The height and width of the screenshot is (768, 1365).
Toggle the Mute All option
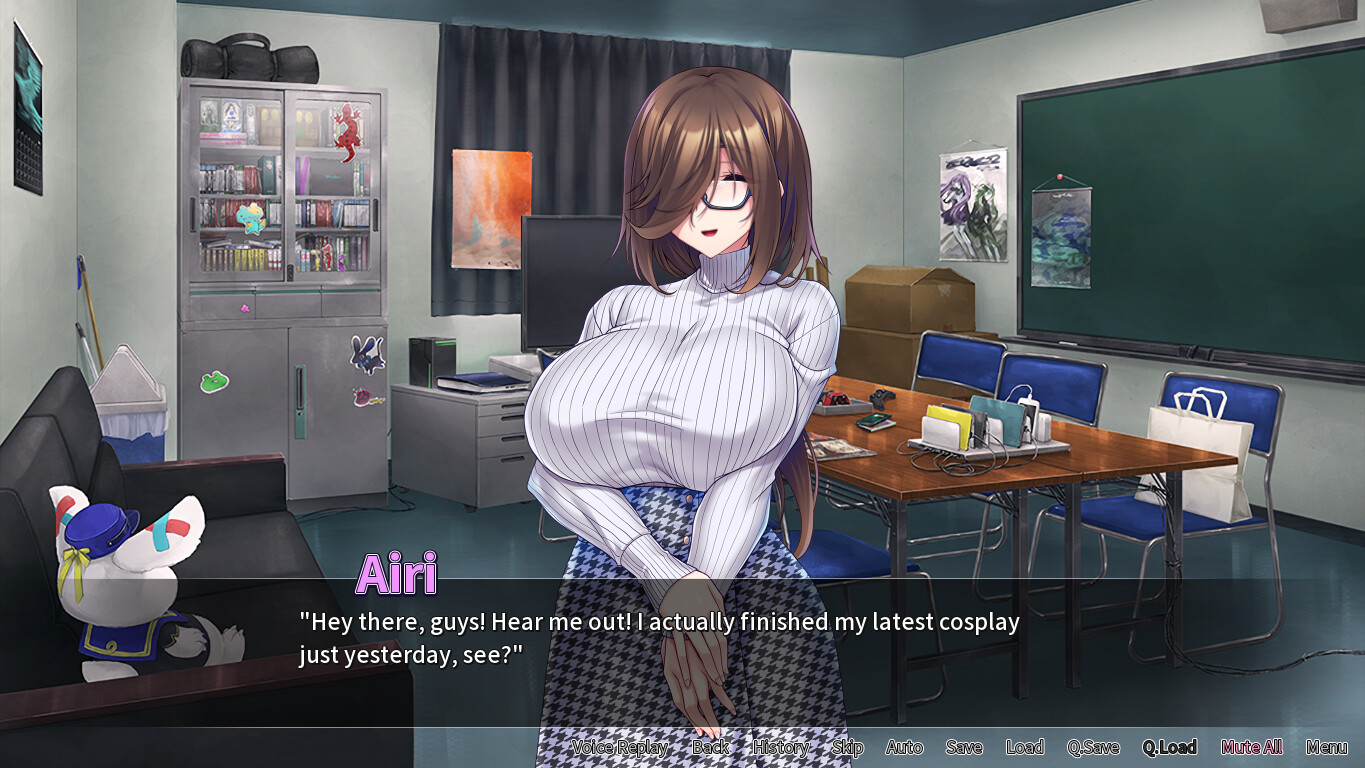point(1252,747)
